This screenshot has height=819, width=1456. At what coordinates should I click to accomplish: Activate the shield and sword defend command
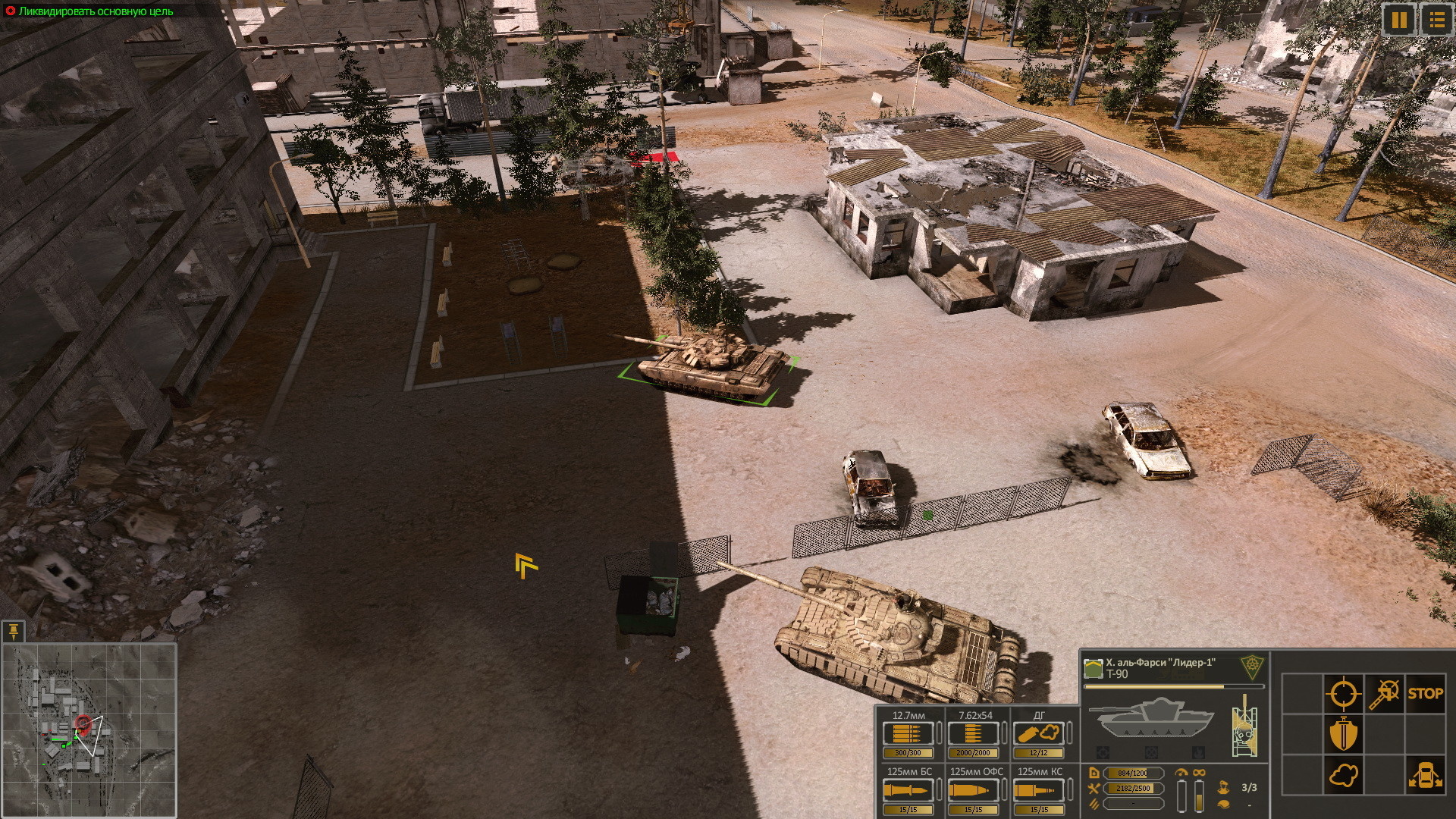click(1342, 734)
